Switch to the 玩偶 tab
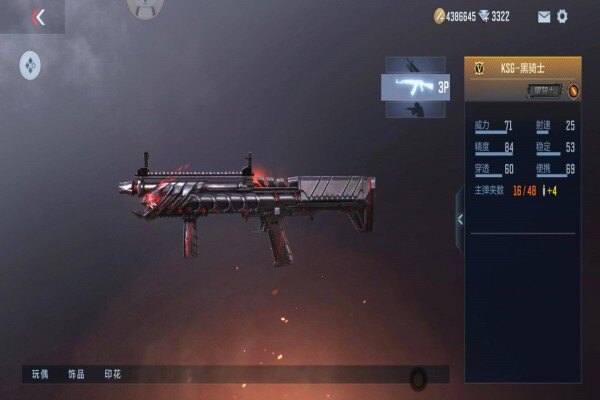Image resolution: width=600 pixels, height=400 pixels. point(40,374)
